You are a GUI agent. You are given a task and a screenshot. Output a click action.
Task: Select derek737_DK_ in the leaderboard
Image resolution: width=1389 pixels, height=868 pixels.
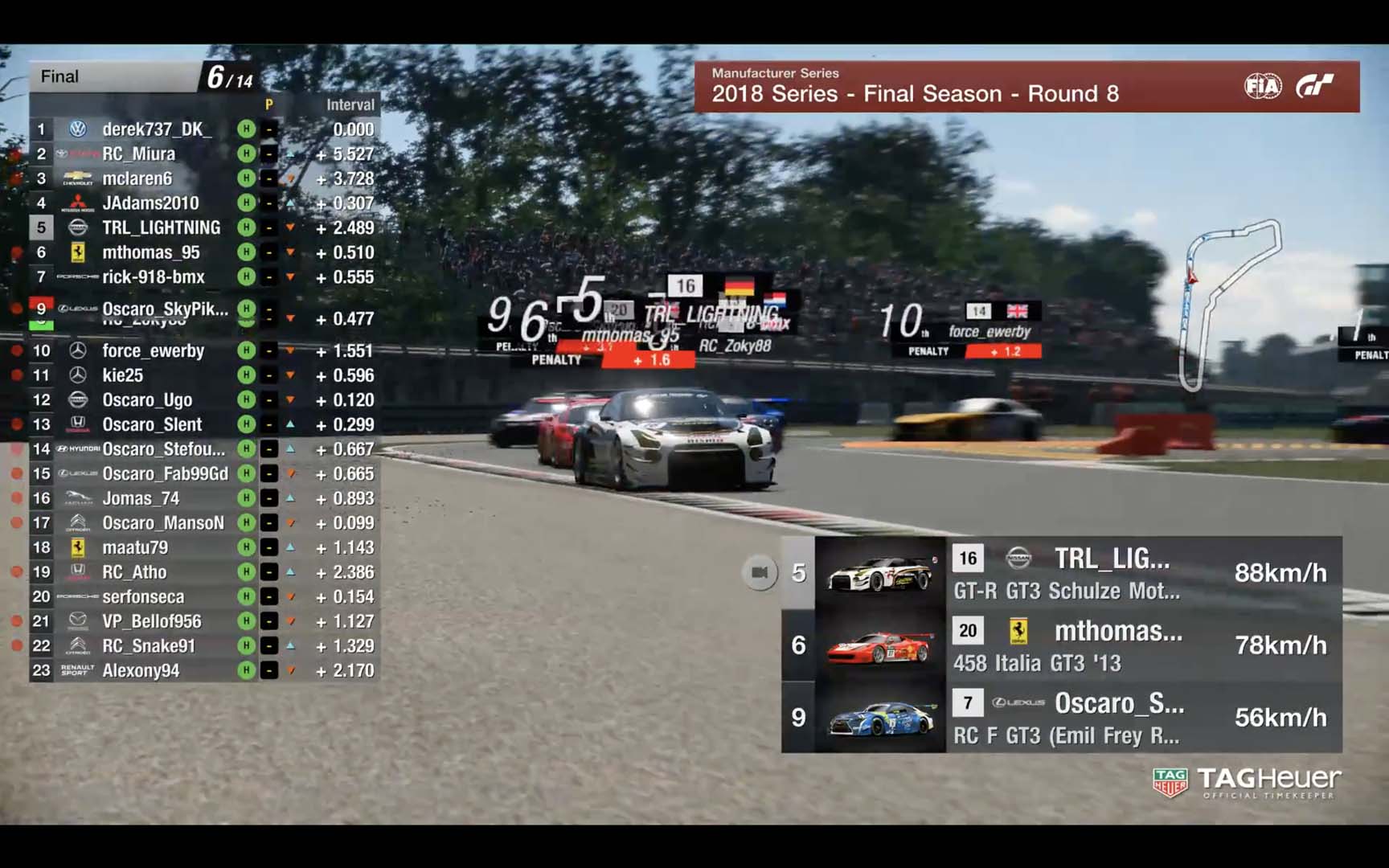coord(157,129)
